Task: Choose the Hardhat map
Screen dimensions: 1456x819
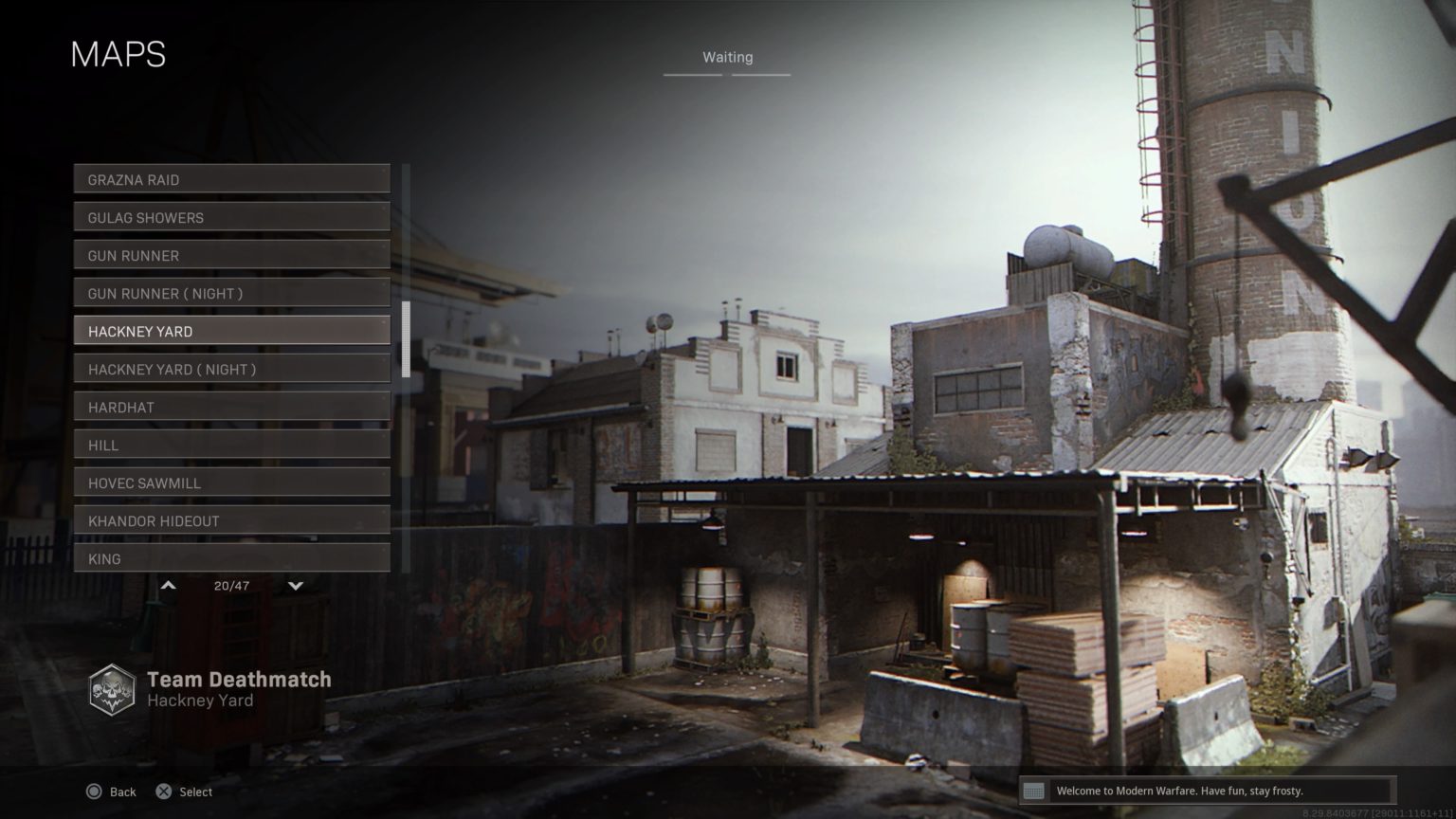Action: point(231,407)
